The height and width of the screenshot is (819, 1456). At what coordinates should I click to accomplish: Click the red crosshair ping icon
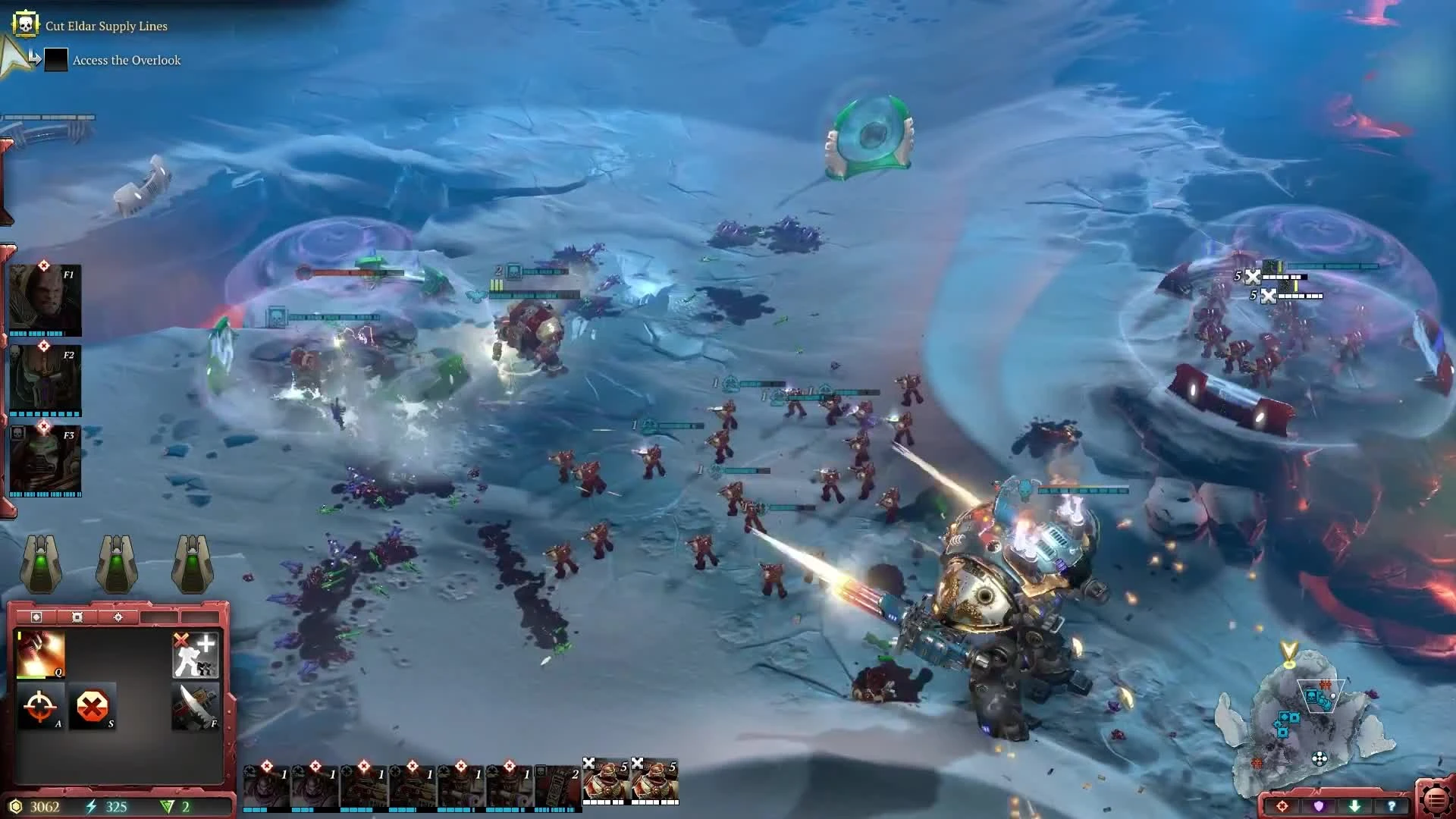pos(1283,806)
